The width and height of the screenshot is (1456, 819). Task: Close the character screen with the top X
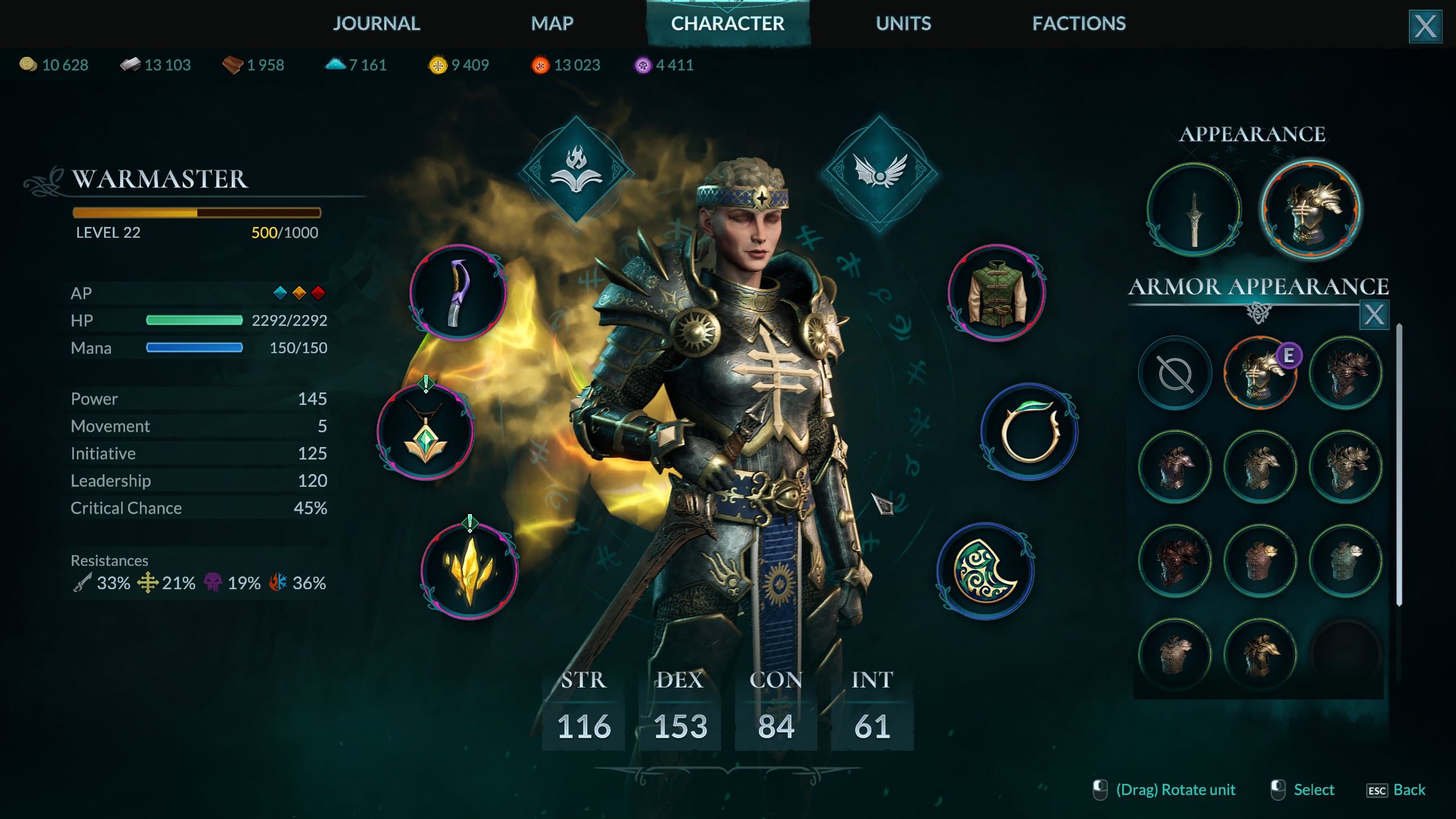point(1425,27)
